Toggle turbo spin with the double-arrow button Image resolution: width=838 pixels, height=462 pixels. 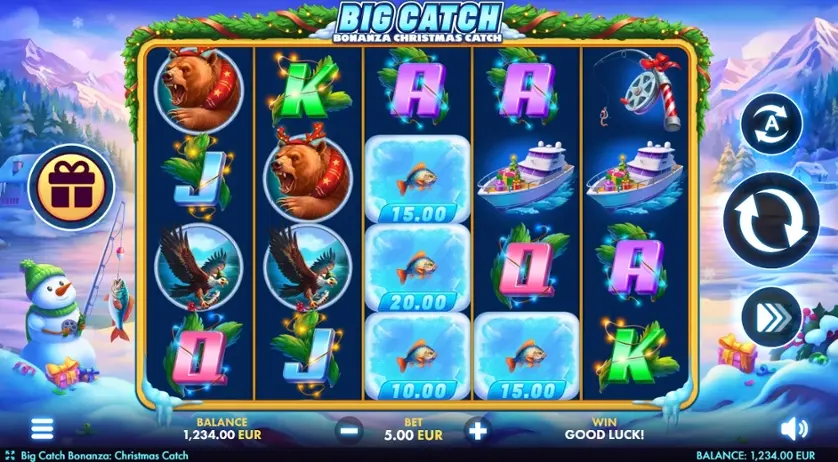pyautogui.click(x=770, y=316)
